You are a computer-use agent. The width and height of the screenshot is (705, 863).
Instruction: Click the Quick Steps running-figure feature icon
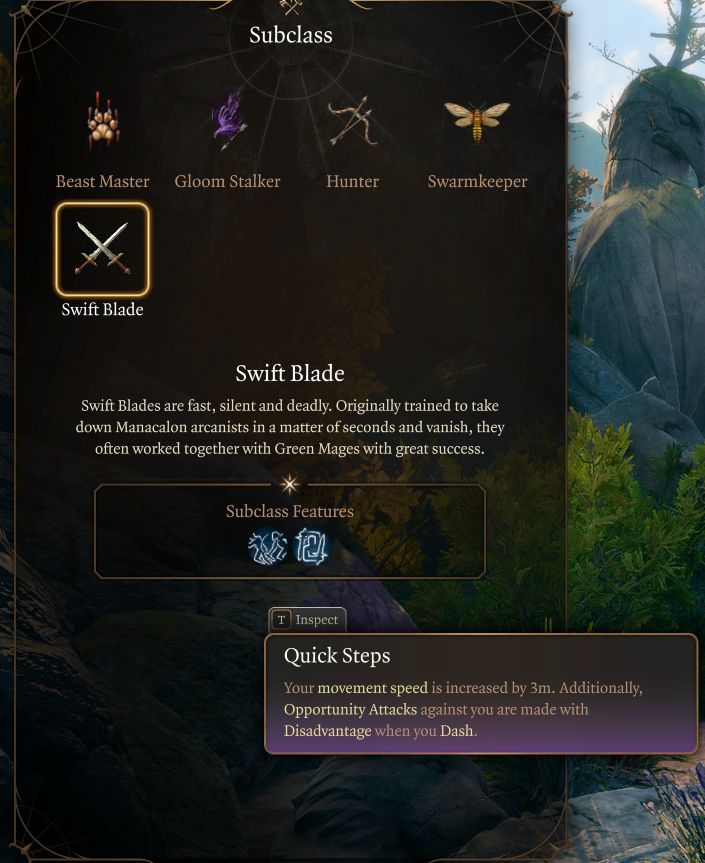(x=267, y=547)
